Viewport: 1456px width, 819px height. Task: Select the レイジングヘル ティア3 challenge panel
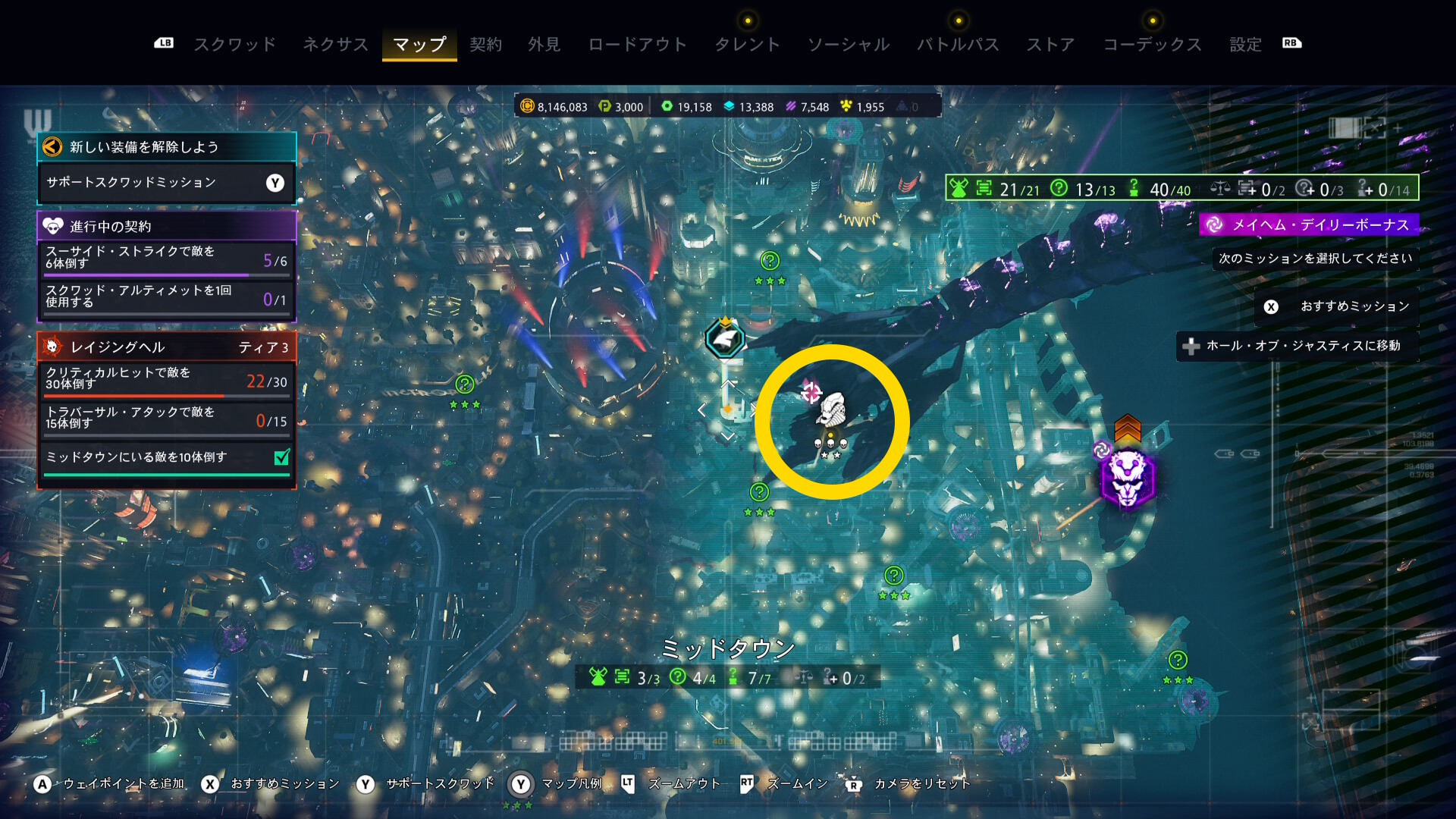pyautogui.click(x=166, y=347)
